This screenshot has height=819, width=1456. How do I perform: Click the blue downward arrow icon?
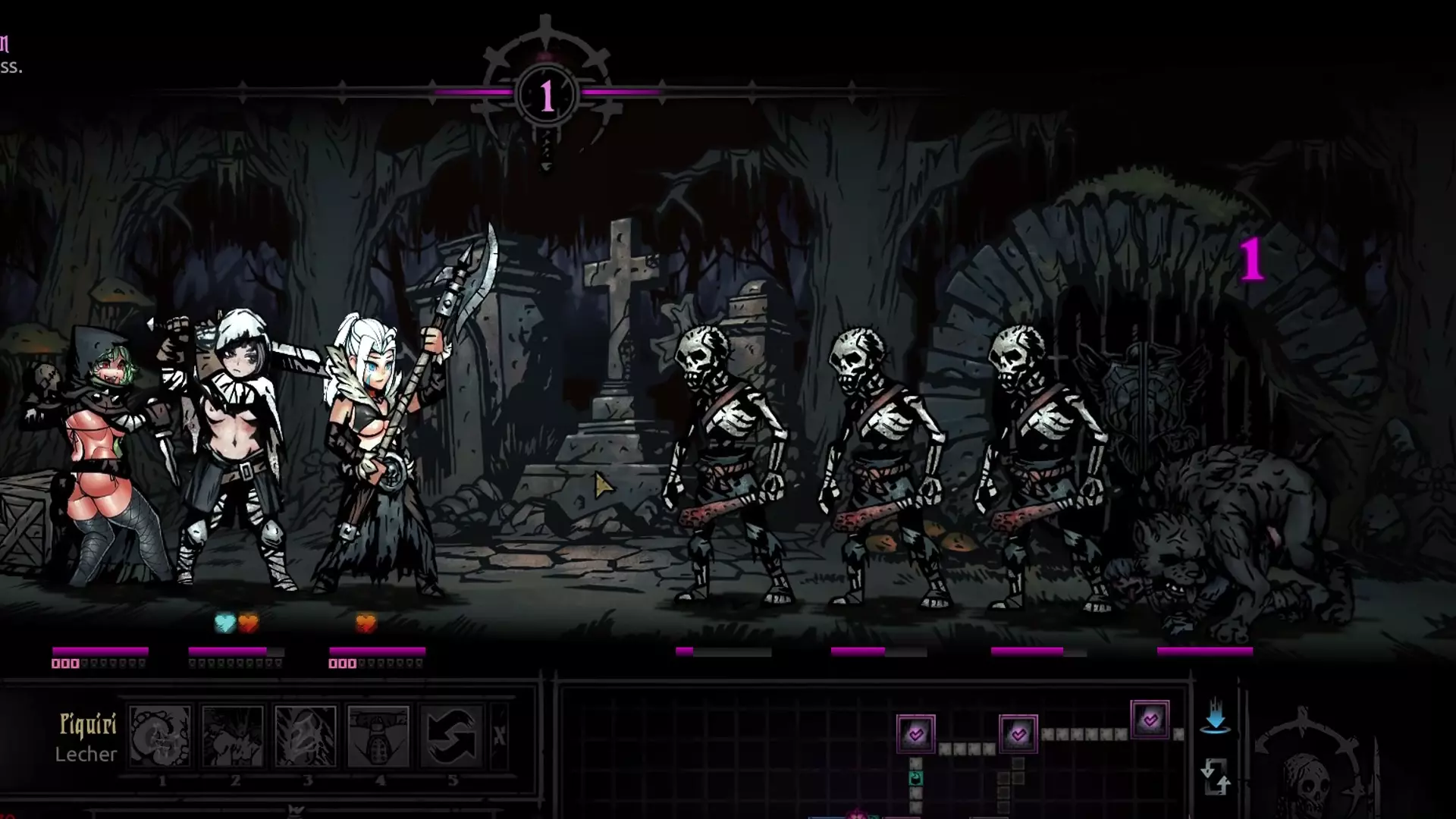1215,717
